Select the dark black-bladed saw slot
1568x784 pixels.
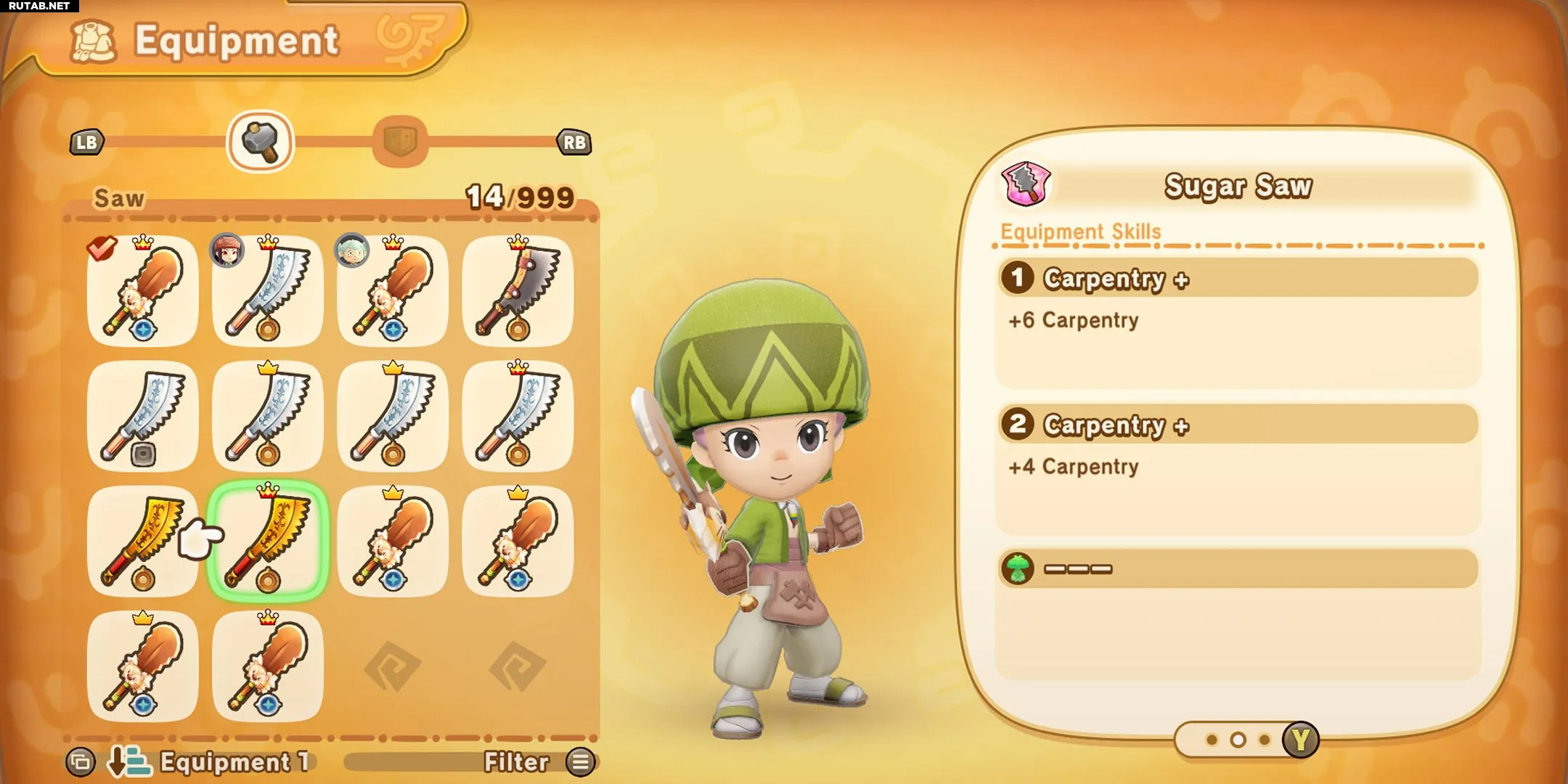(x=518, y=290)
